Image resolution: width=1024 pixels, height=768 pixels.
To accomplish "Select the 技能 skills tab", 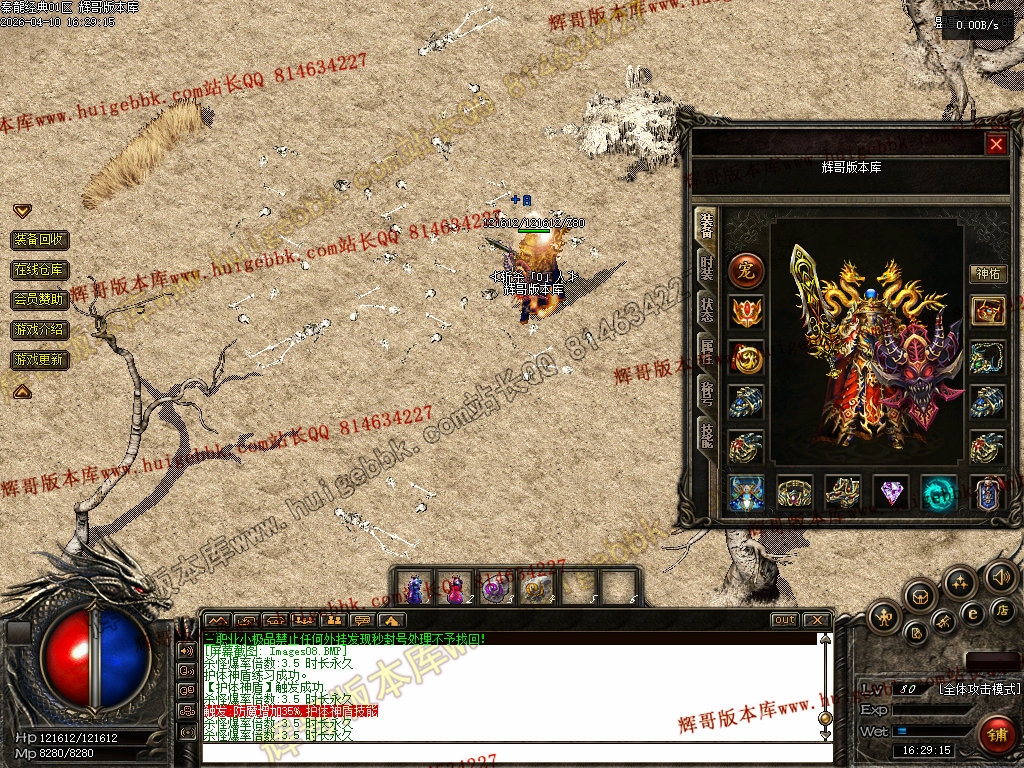I will [x=706, y=434].
